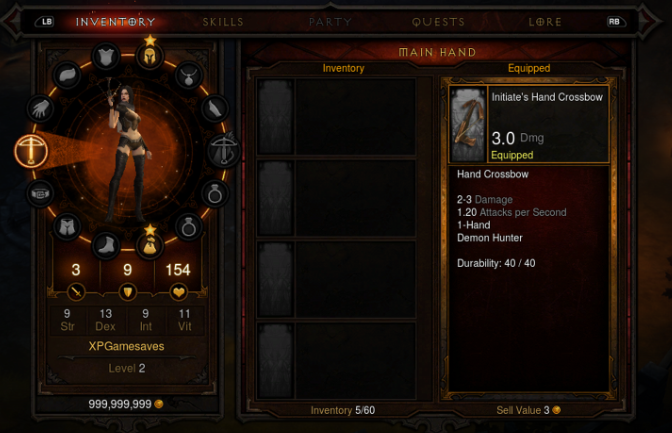The image size is (672, 433).
Task: Switch to the Skills tab
Action: [x=222, y=21]
